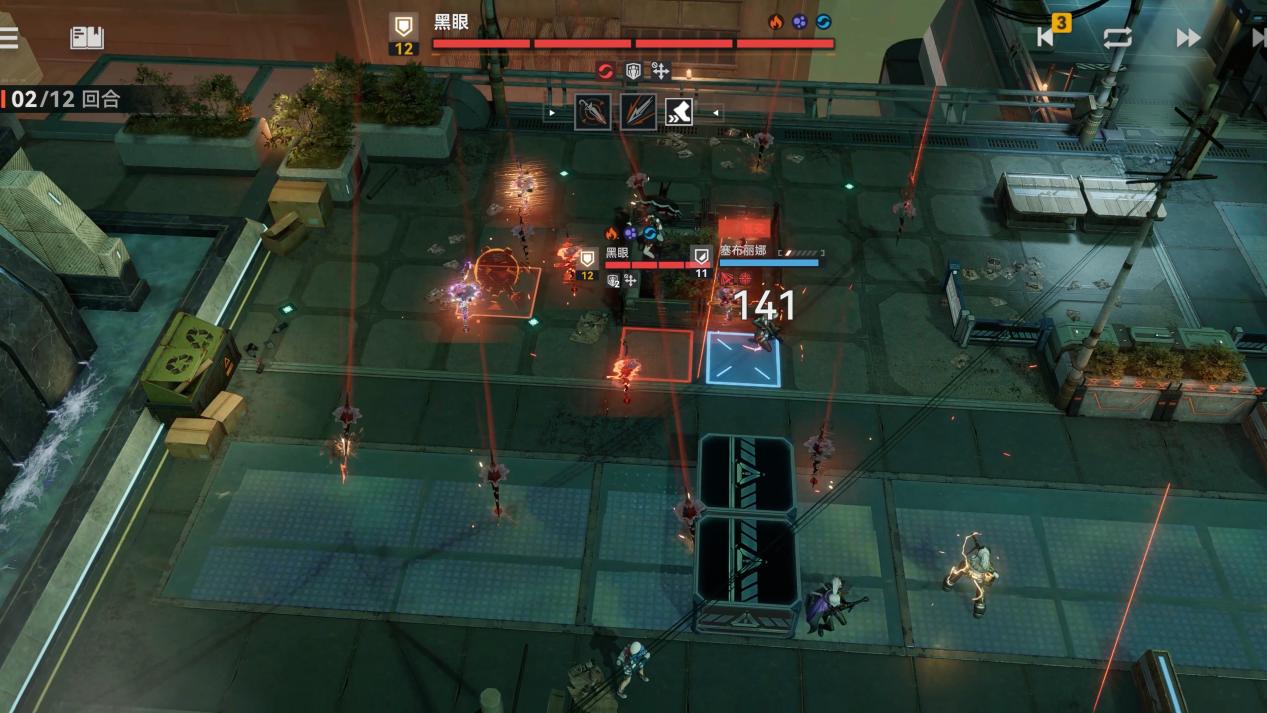Screen dimensions: 1267x713
Task: Toggle the loop arrows button
Action: 1117,38
